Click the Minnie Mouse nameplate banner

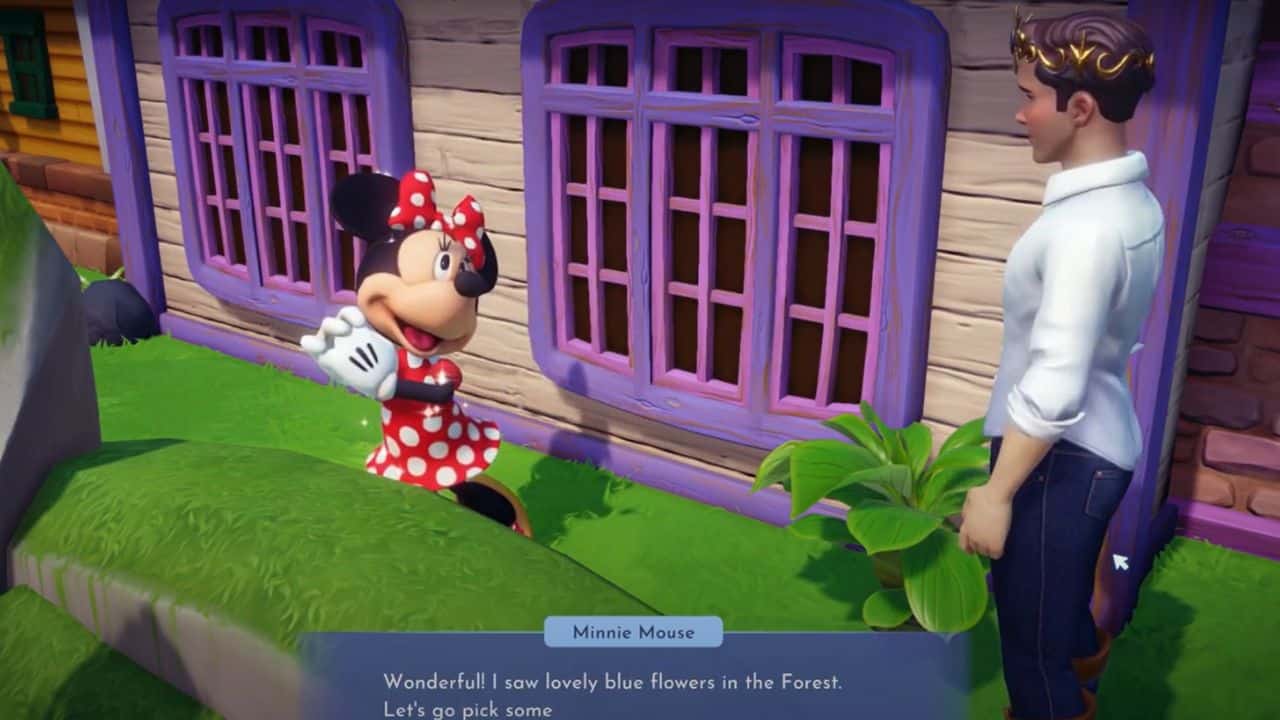pos(636,632)
